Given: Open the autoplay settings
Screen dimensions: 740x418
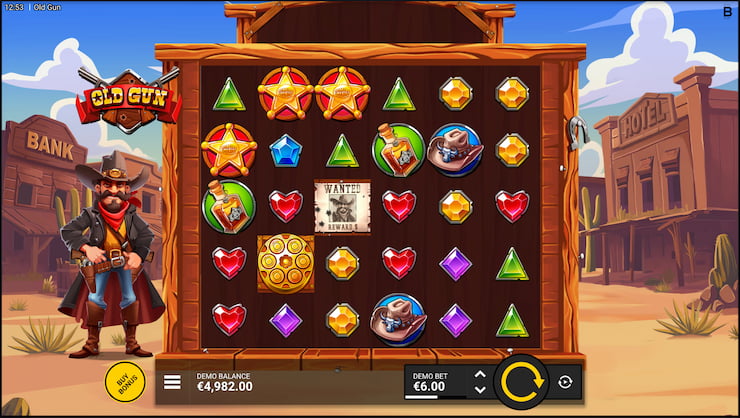Looking at the screenshot, I should (x=565, y=382).
